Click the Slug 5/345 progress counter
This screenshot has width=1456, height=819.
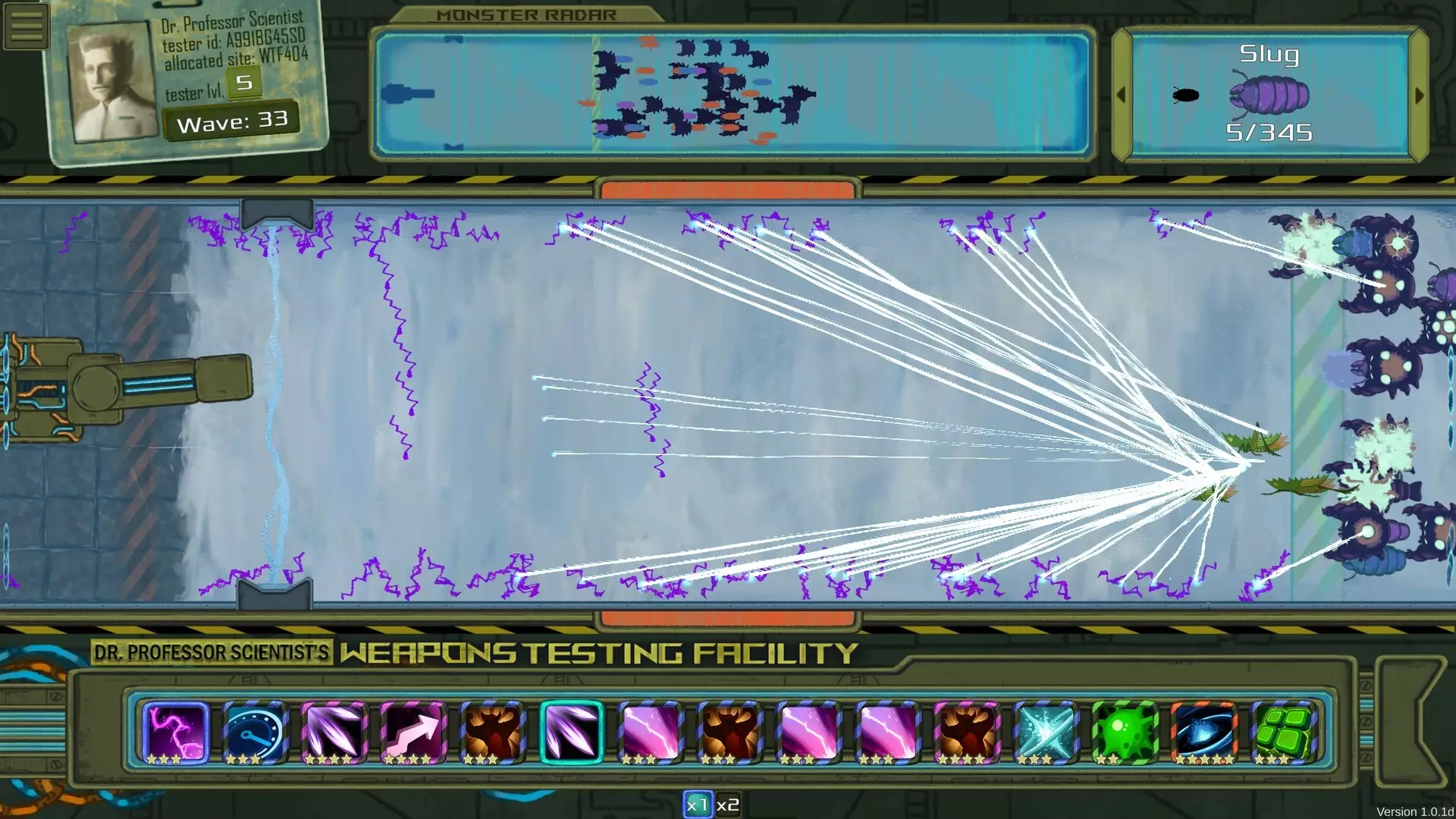[x=1269, y=133]
